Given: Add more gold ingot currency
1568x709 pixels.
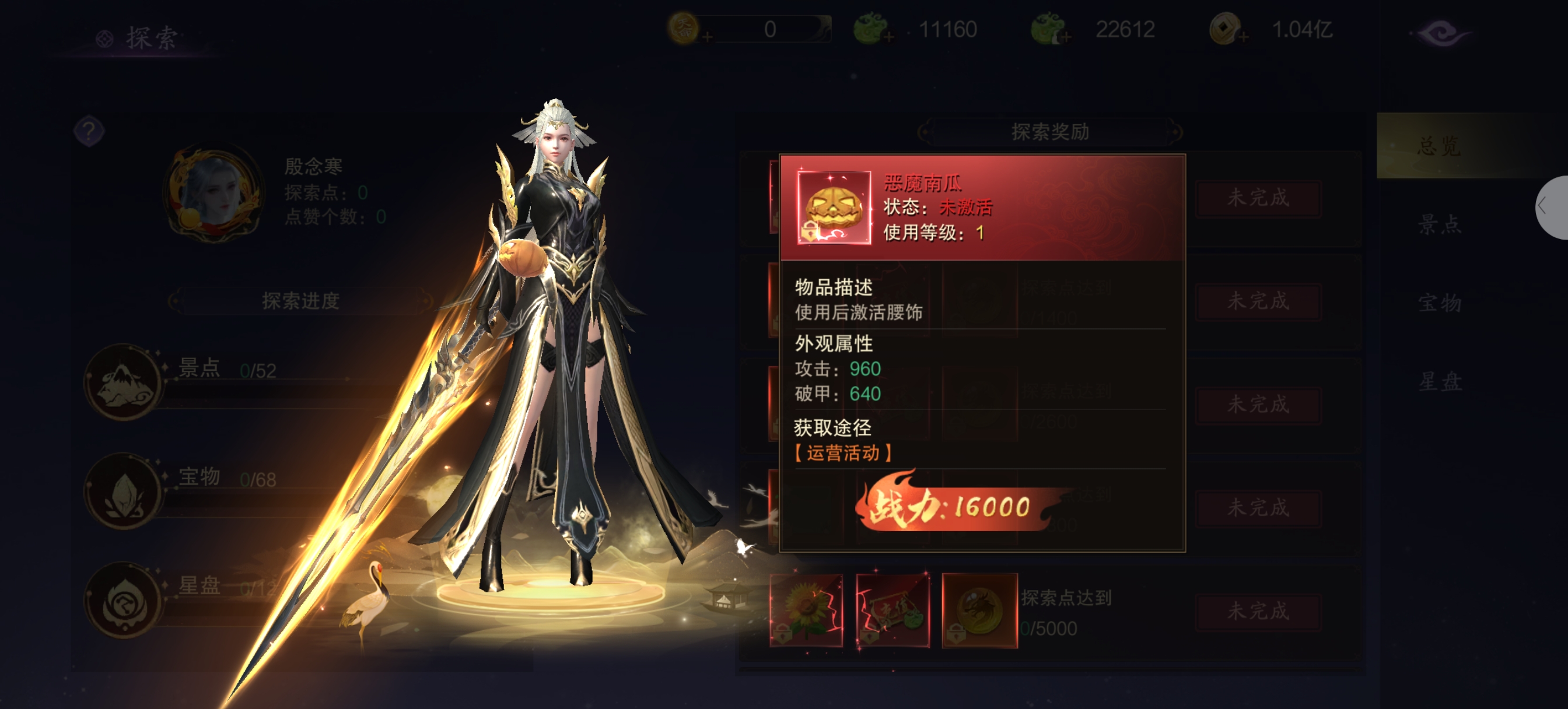Looking at the screenshot, I should [708, 38].
